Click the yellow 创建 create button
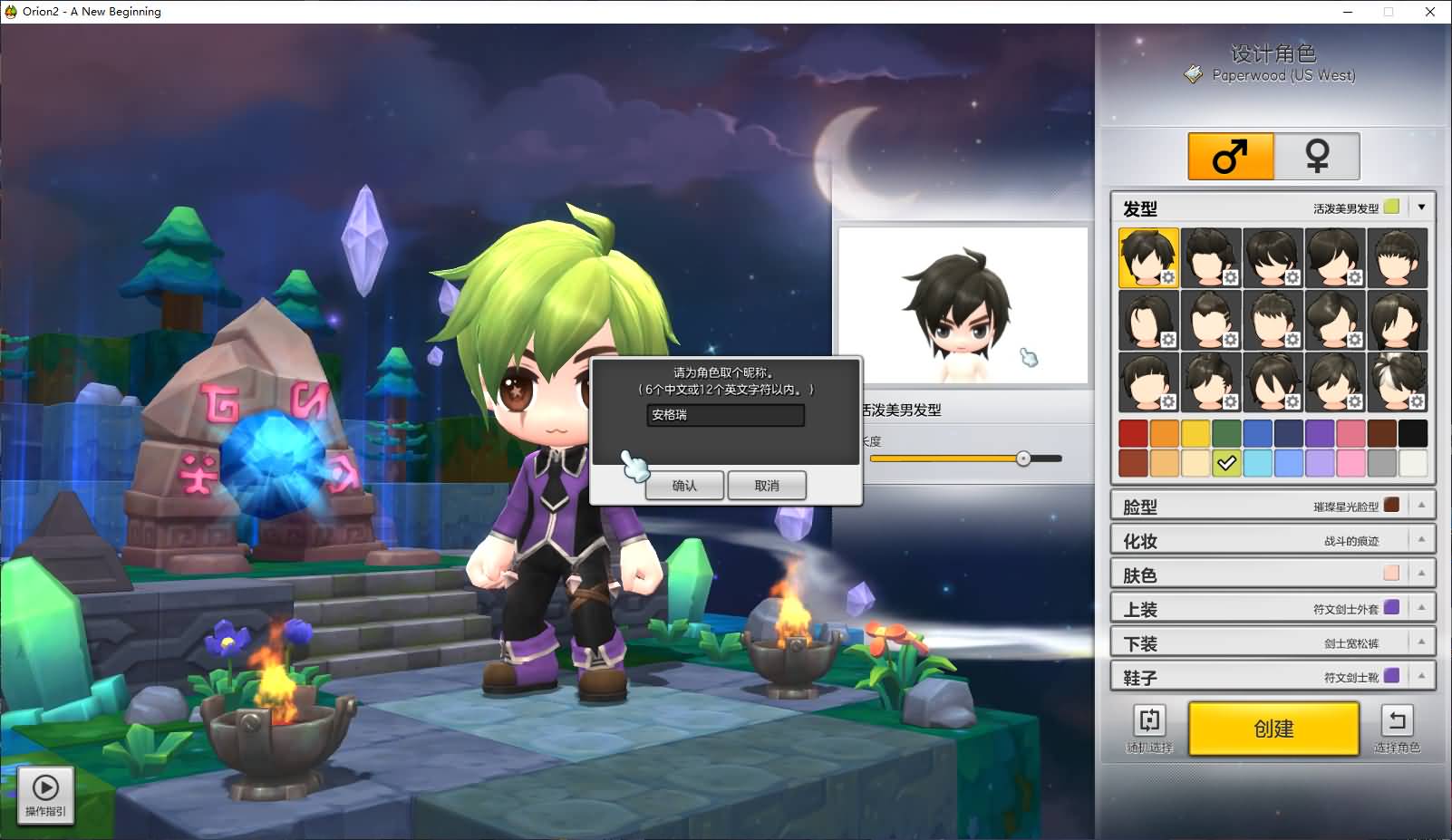 point(1273,729)
